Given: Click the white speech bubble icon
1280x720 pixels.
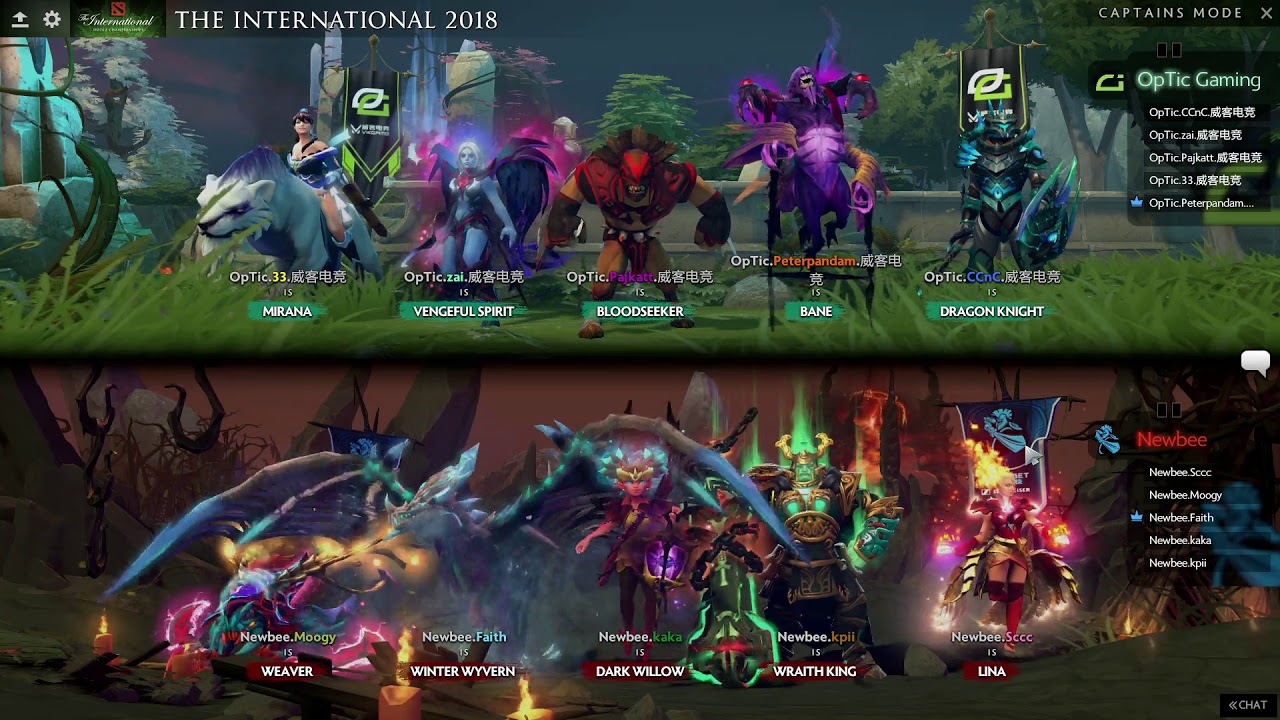Looking at the screenshot, I should tap(1255, 362).
